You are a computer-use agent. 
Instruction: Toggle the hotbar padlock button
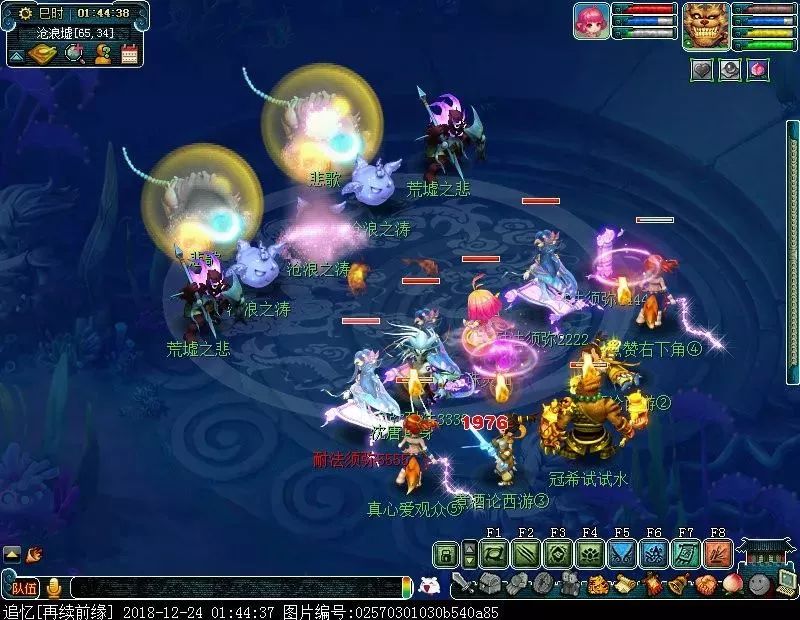click(447, 553)
